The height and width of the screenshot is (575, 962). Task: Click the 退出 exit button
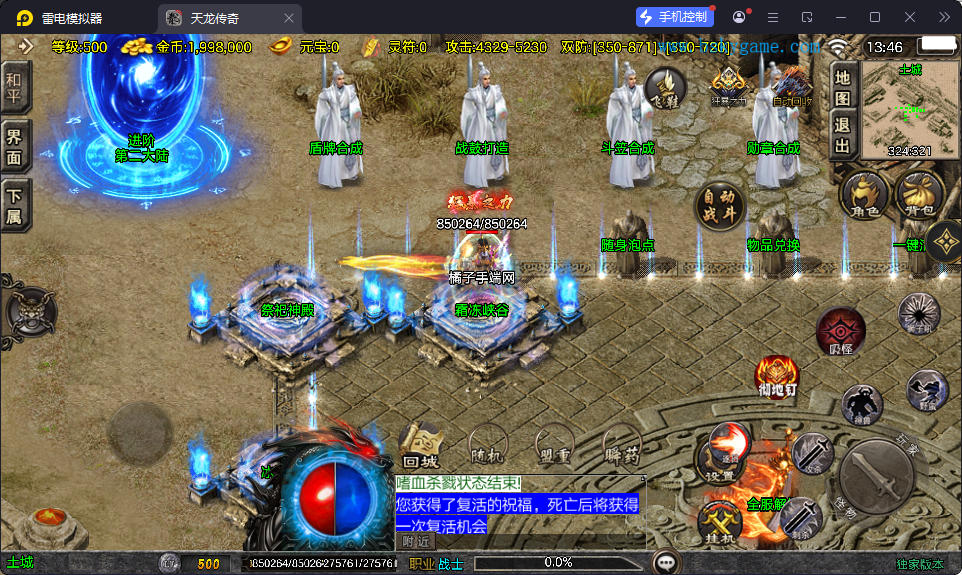pyautogui.click(x=843, y=136)
